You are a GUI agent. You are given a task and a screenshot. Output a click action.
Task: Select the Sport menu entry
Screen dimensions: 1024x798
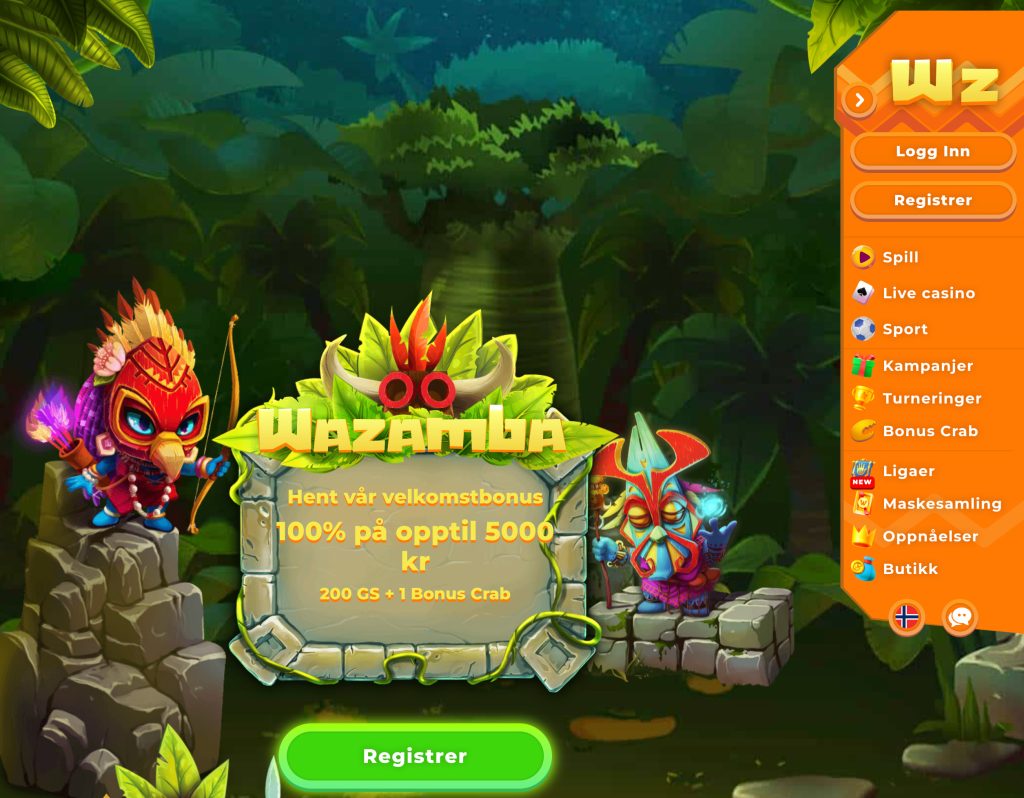click(904, 329)
